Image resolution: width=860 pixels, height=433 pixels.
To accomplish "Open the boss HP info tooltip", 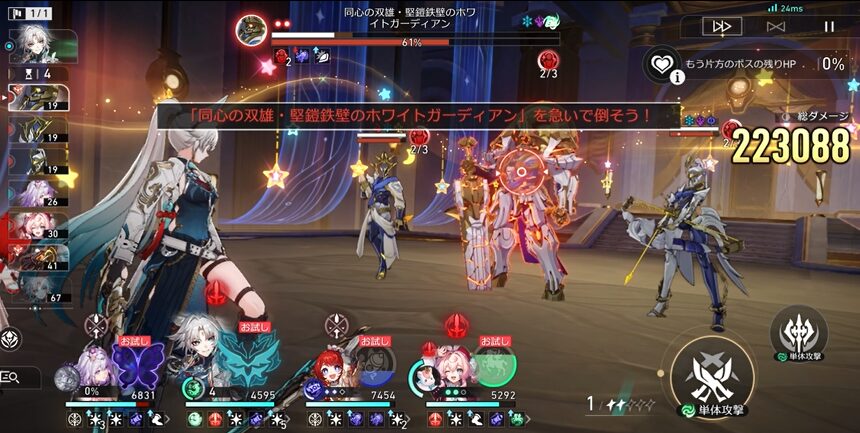I will pos(678,75).
